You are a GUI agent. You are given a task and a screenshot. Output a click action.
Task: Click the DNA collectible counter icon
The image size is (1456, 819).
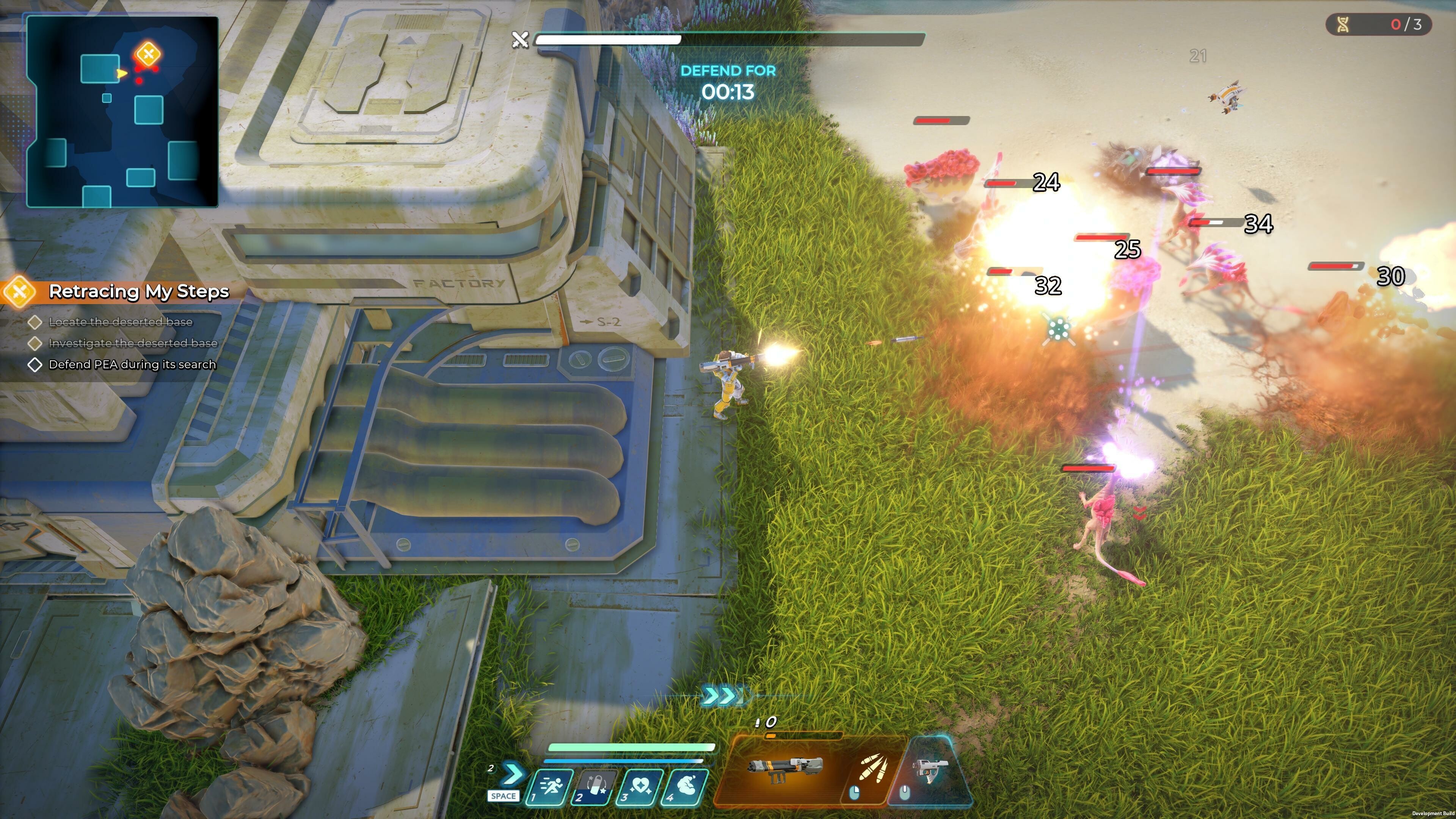[1343, 24]
